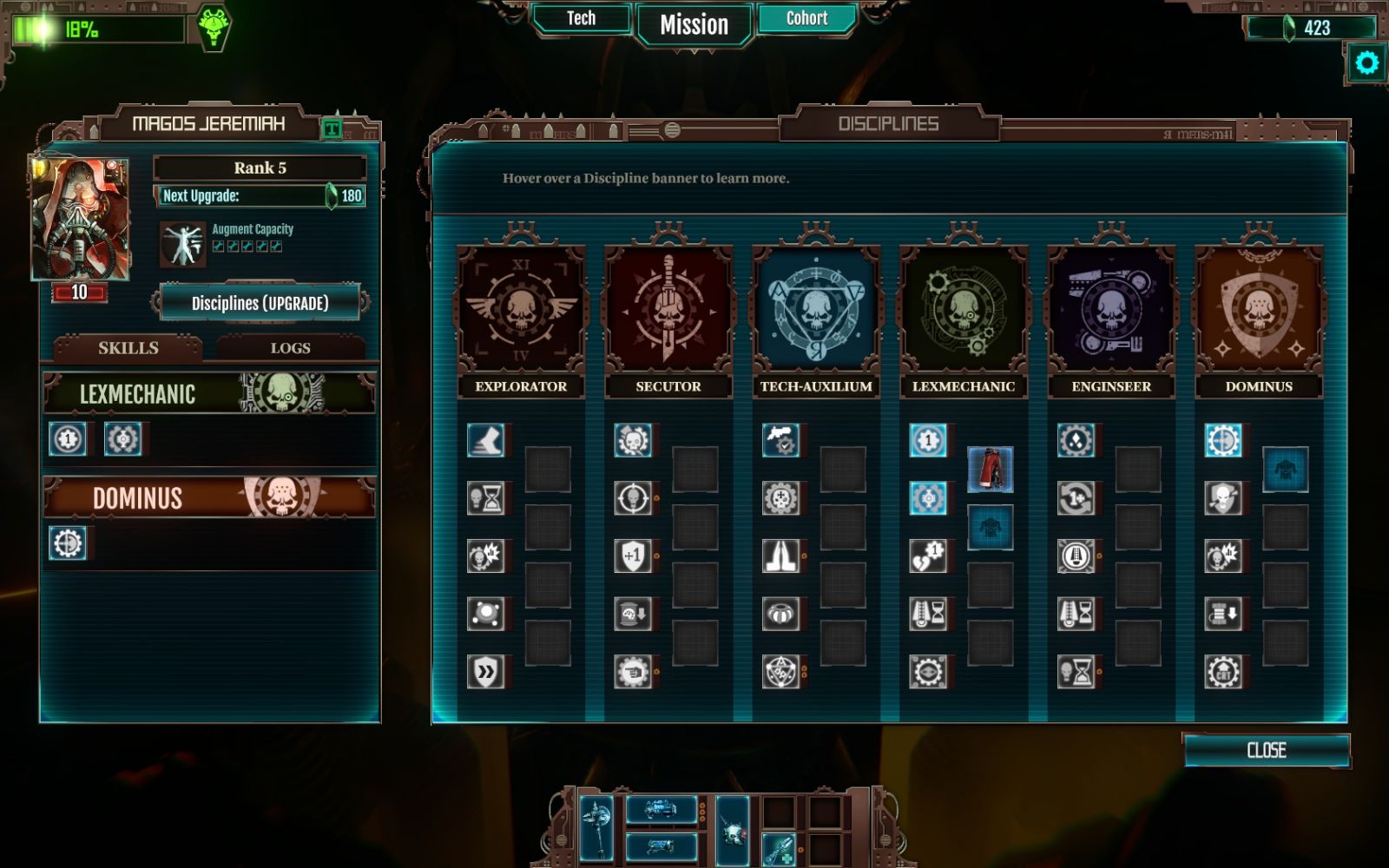Select the Cohort tab
This screenshot has height=868, width=1389.
pos(806,19)
